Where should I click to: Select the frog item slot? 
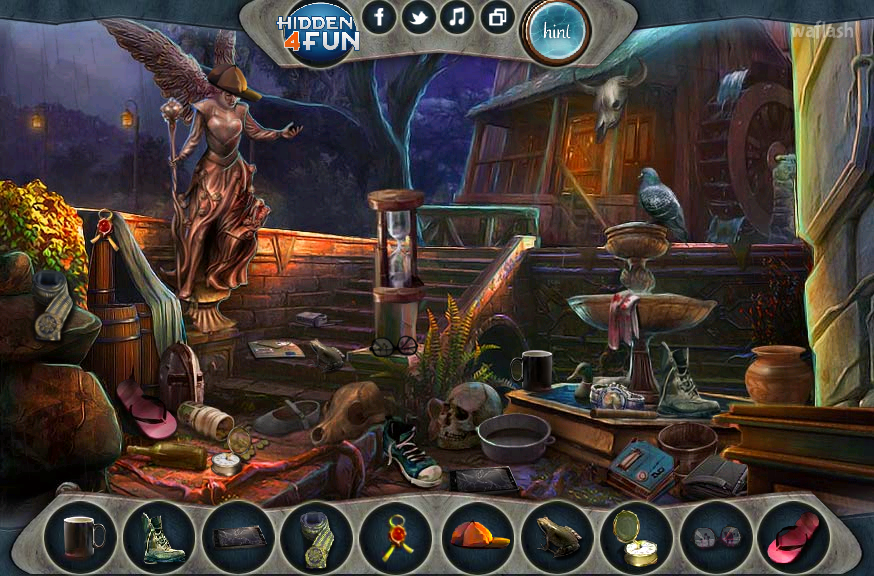(x=556, y=537)
